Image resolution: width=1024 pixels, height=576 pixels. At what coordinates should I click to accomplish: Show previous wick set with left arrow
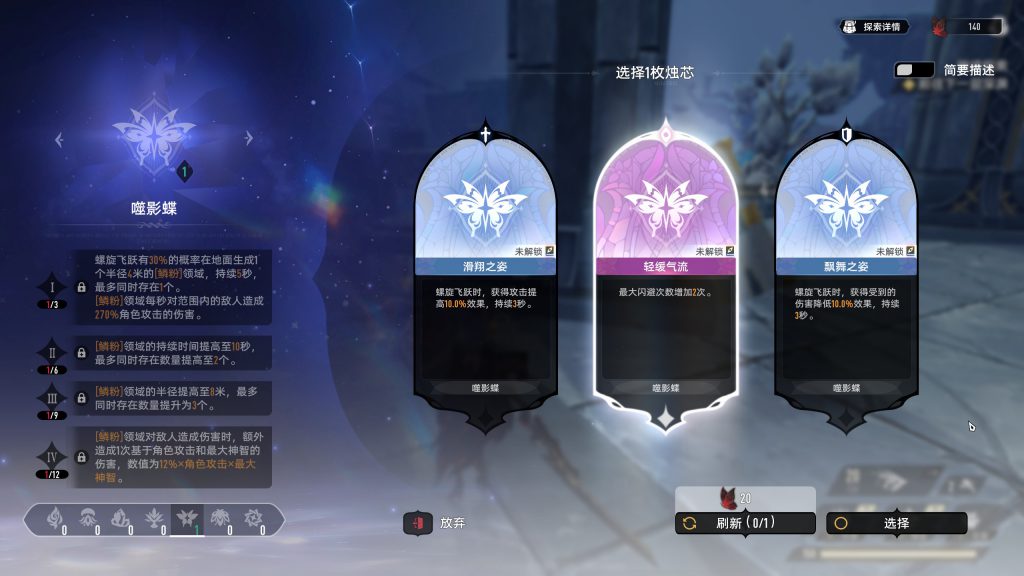click(59, 140)
